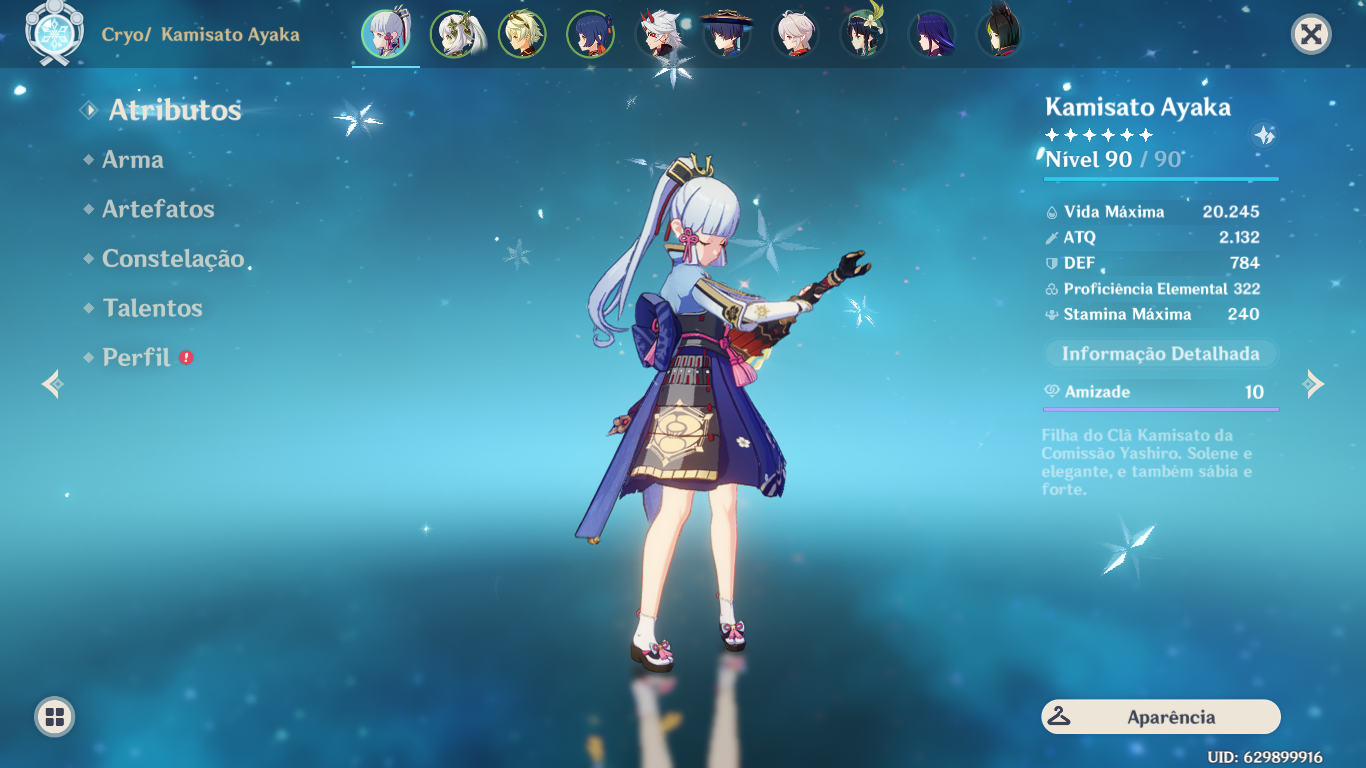The height and width of the screenshot is (768, 1366).
Task: Open the Arma section
Action: click(133, 160)
